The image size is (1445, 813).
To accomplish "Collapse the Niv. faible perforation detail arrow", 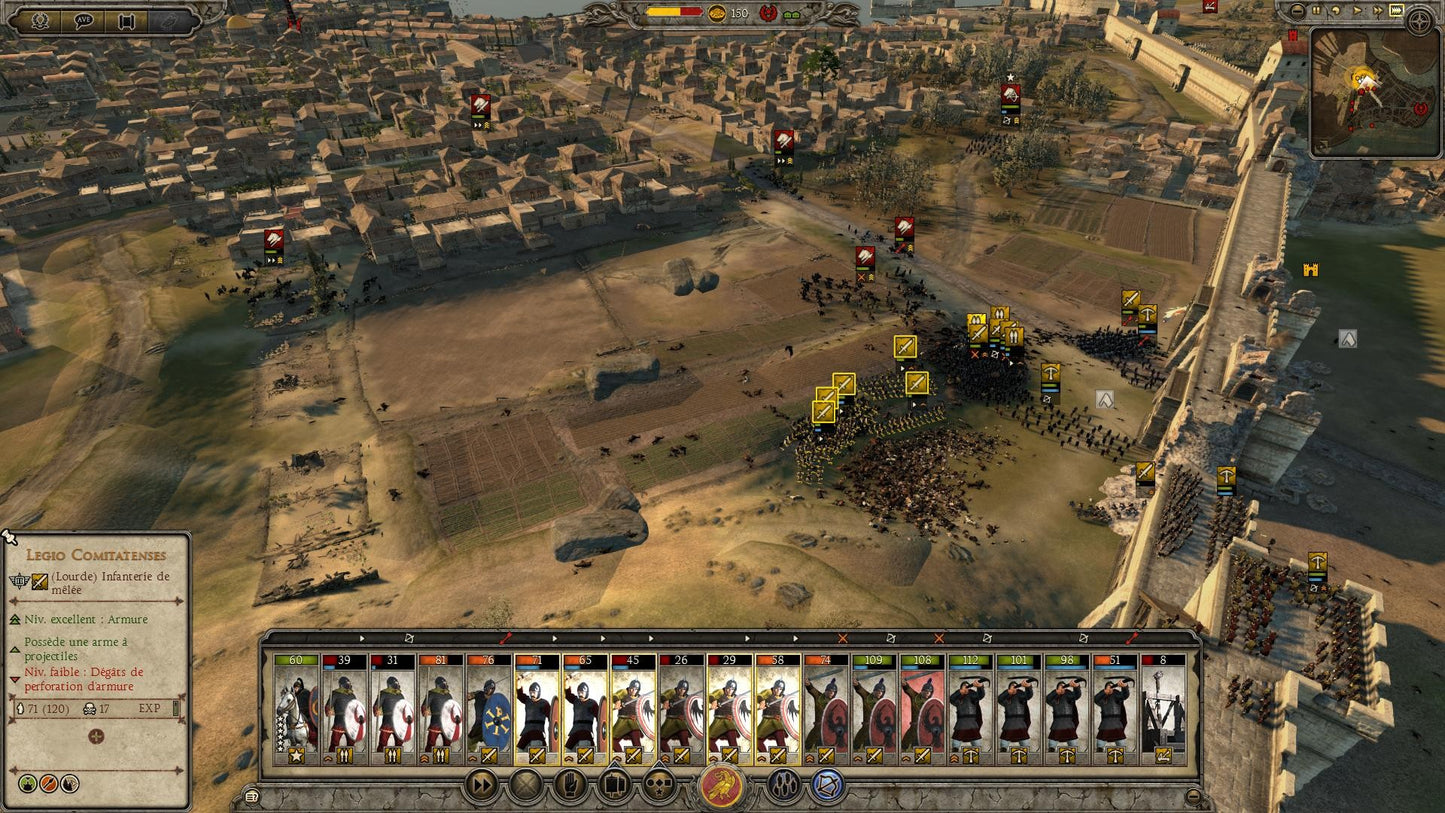I will tap(15, 678).
